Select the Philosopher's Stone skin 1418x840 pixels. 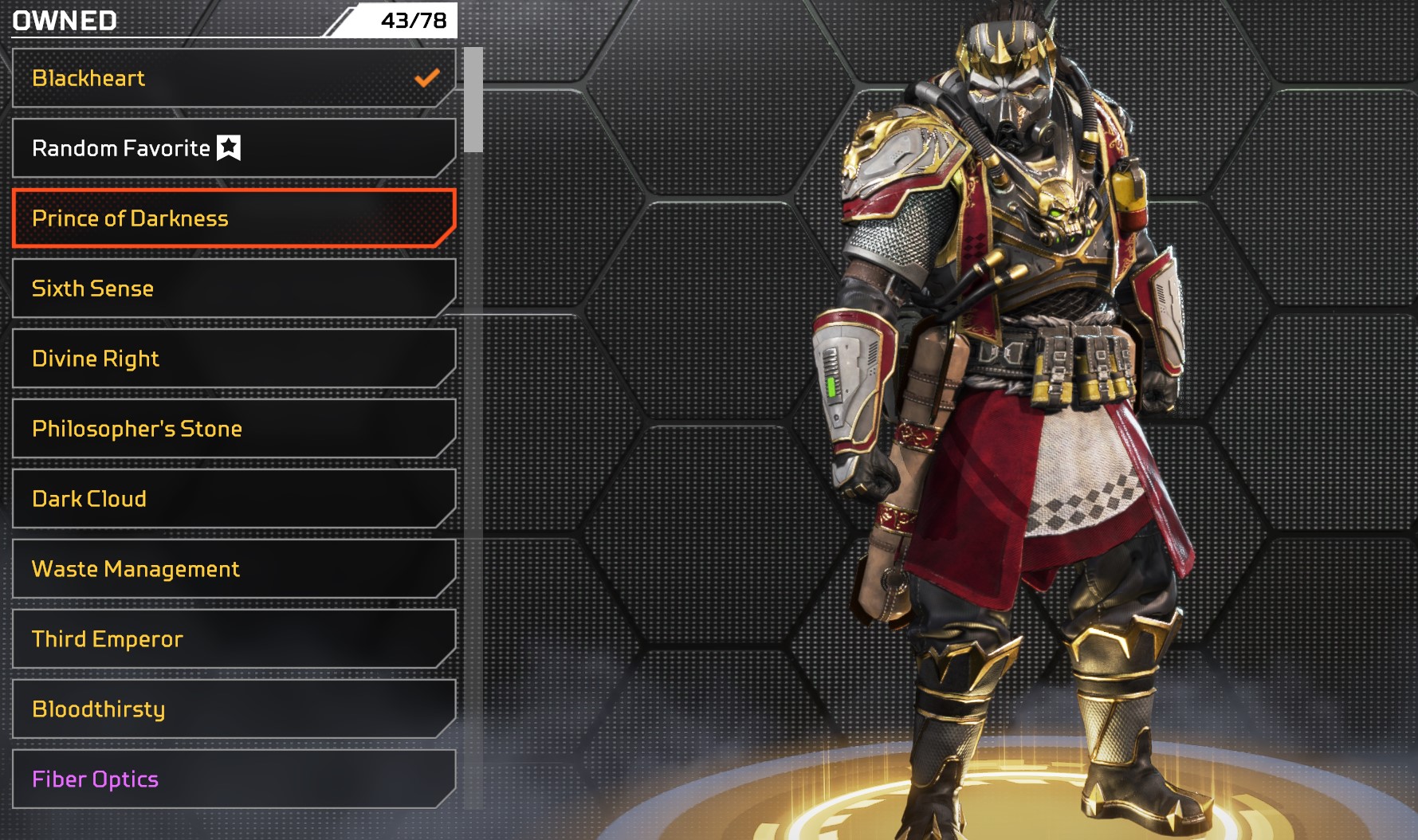click(x=233, y=429)
